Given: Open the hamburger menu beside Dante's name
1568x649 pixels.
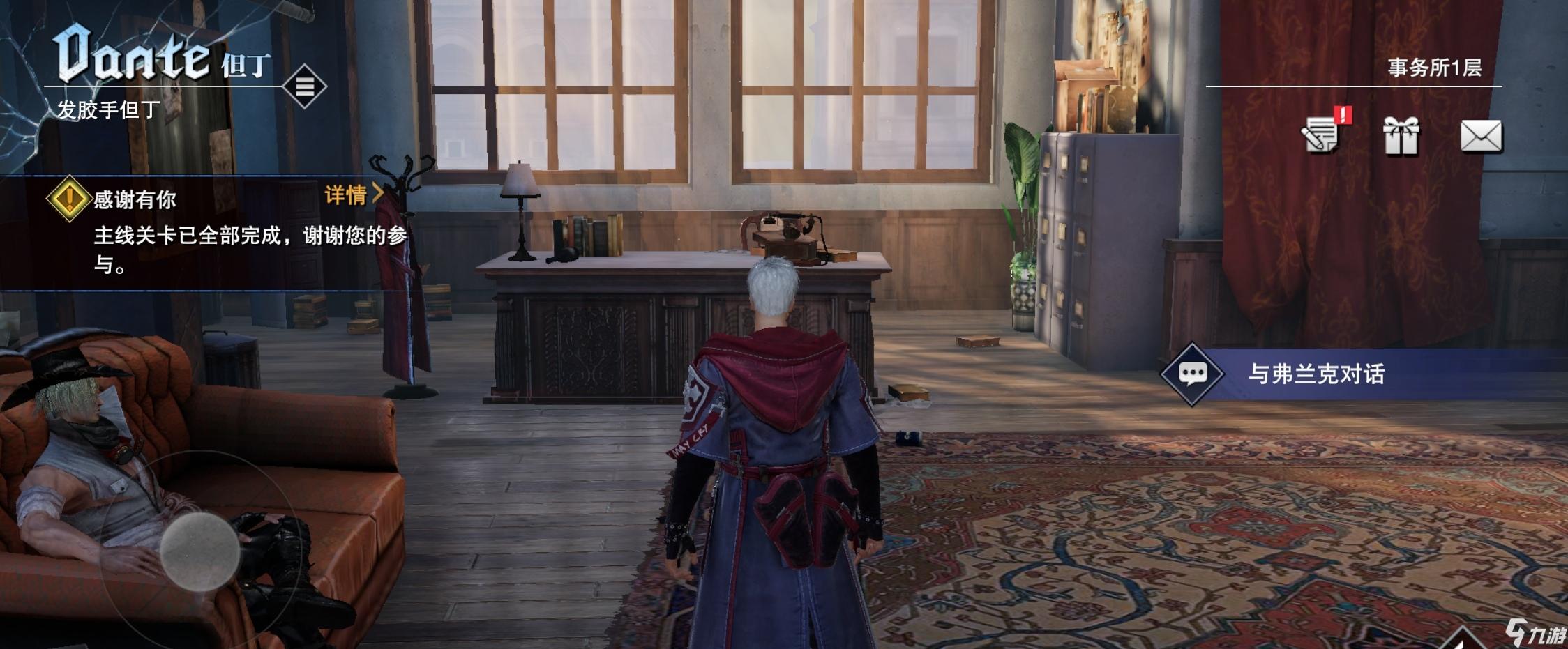Looking at the screenshot, I should [x=304, y=86].
